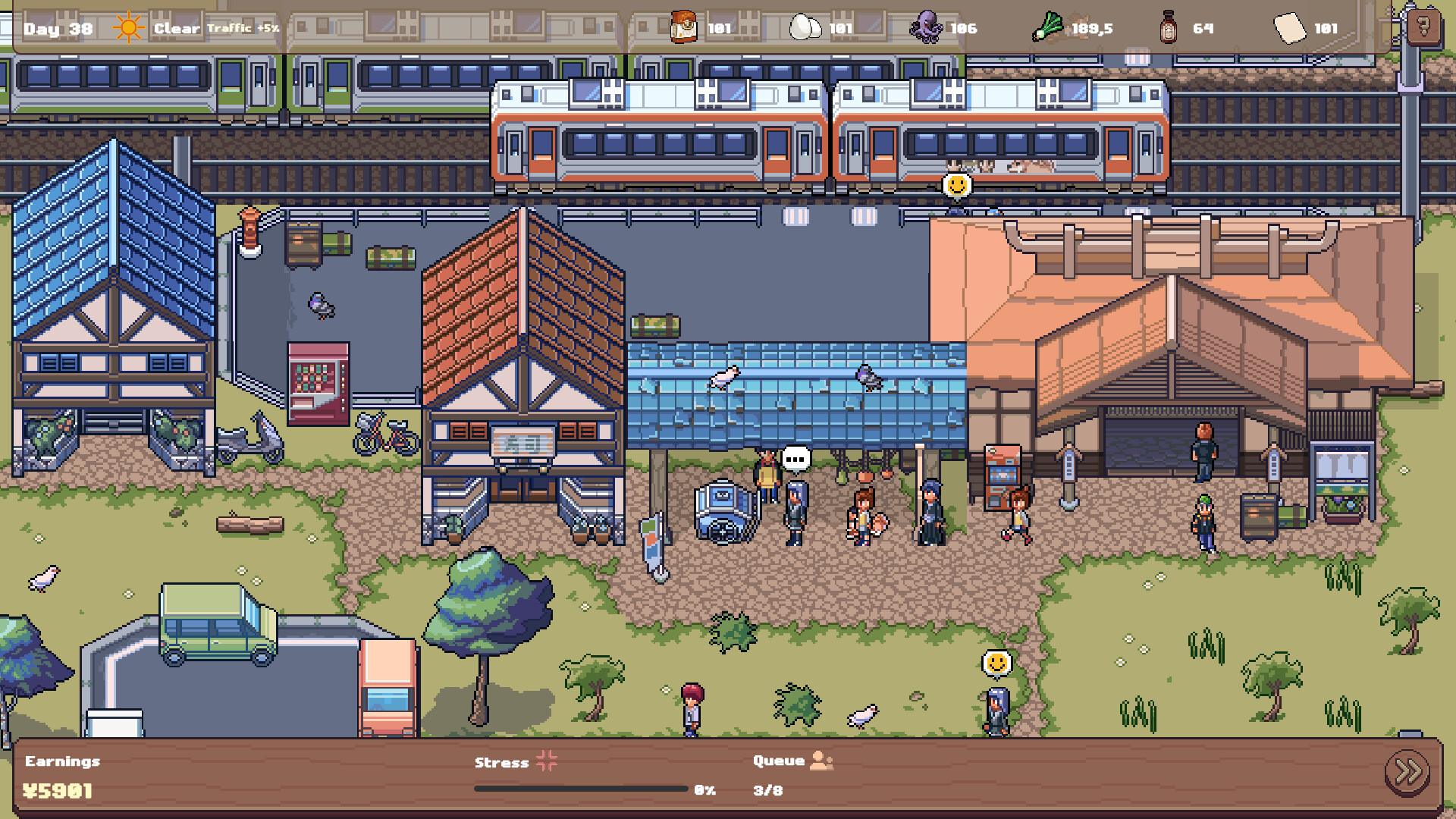Click the Stress progress bar at 0%
The width and height of the screenshot is (1456, 819).
[x=580, y=789]
